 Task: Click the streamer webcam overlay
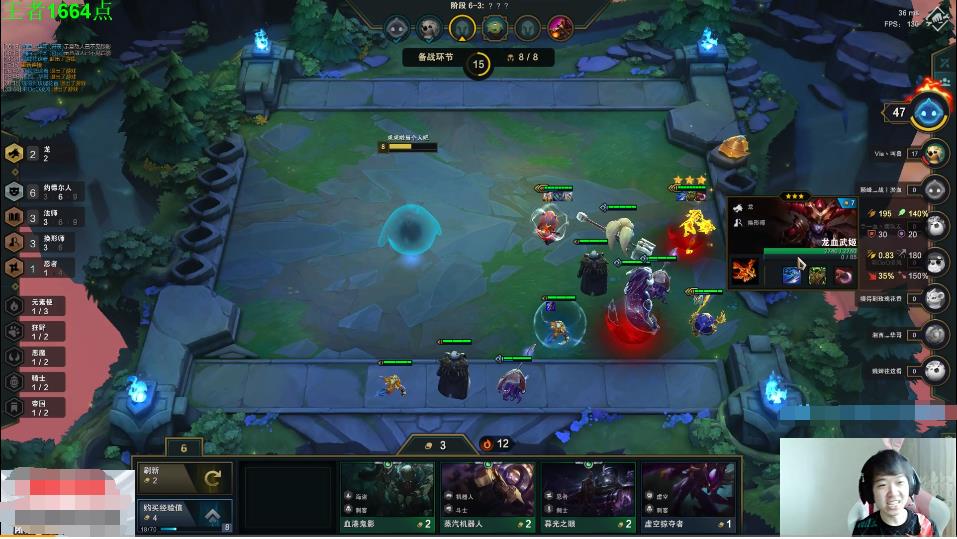coord(867,487)
